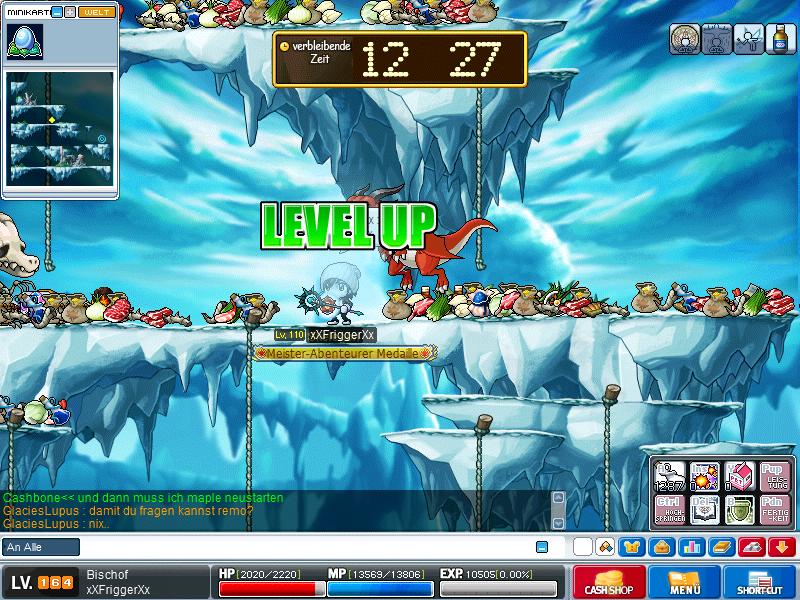
Task: Open the world map via Welt button
Action: click(96, 12)
